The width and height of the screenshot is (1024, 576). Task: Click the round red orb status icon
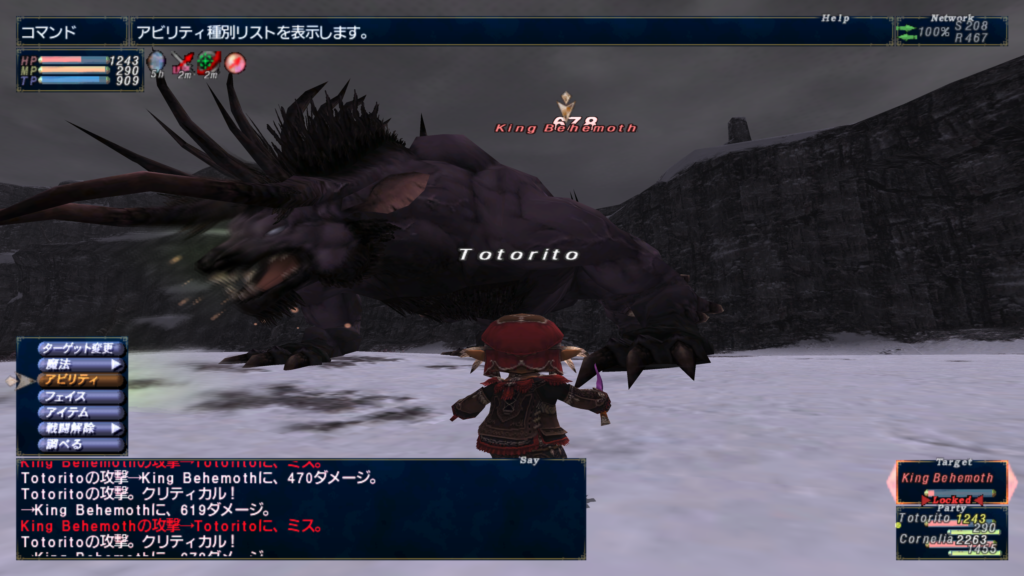click(x=235, y=63)
